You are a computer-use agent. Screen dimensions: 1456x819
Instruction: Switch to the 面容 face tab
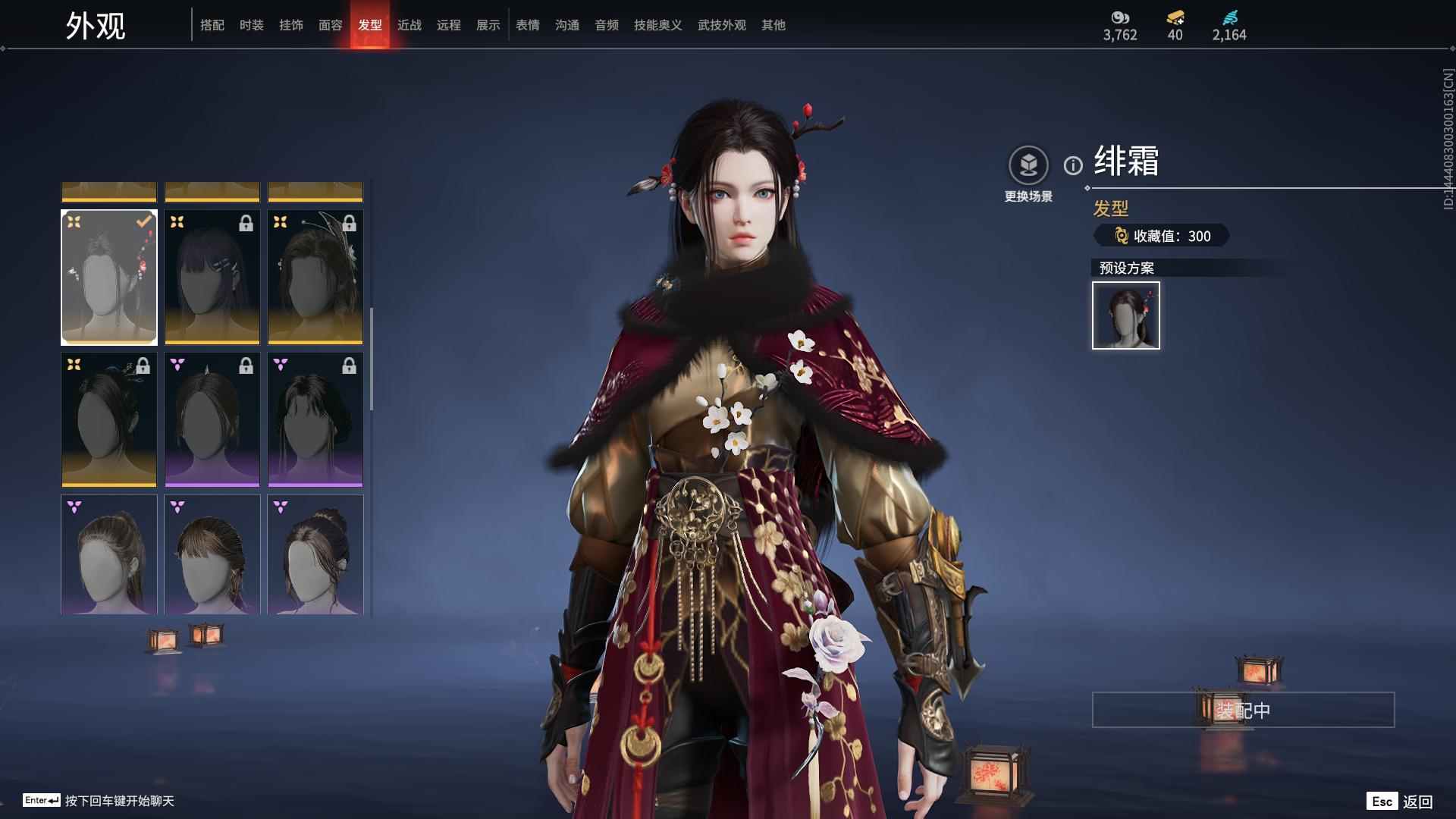click(x=331, y=25)
